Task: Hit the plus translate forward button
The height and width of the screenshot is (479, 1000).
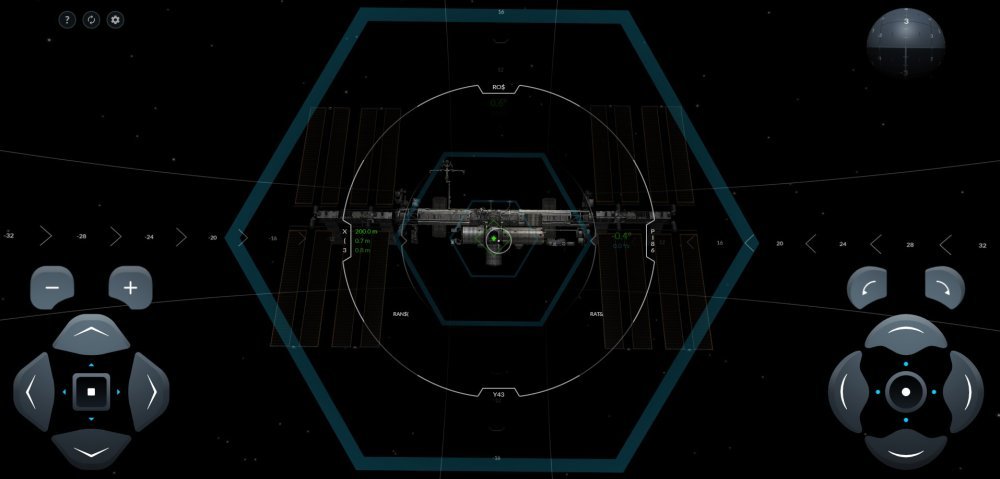Action: 130,288
